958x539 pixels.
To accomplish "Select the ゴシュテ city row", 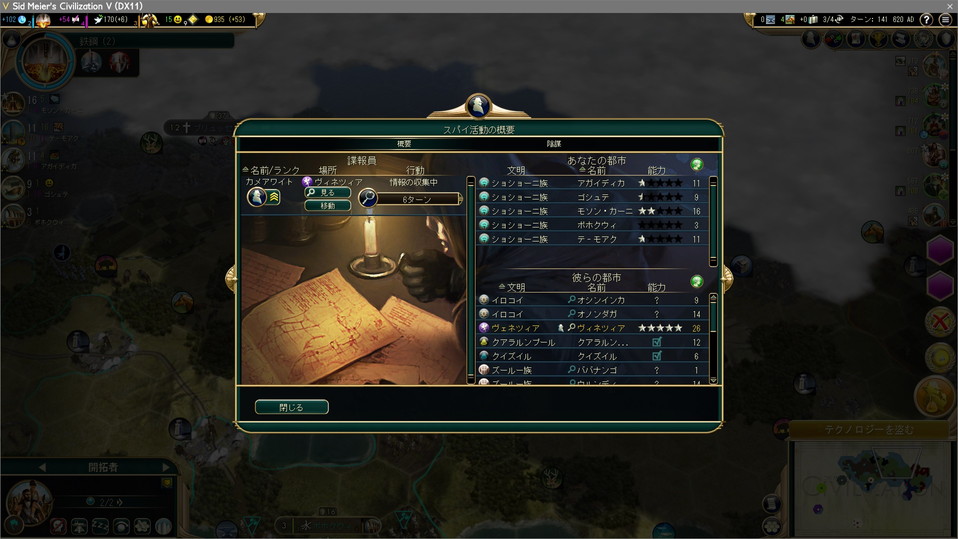I will [x=592, y=197].
